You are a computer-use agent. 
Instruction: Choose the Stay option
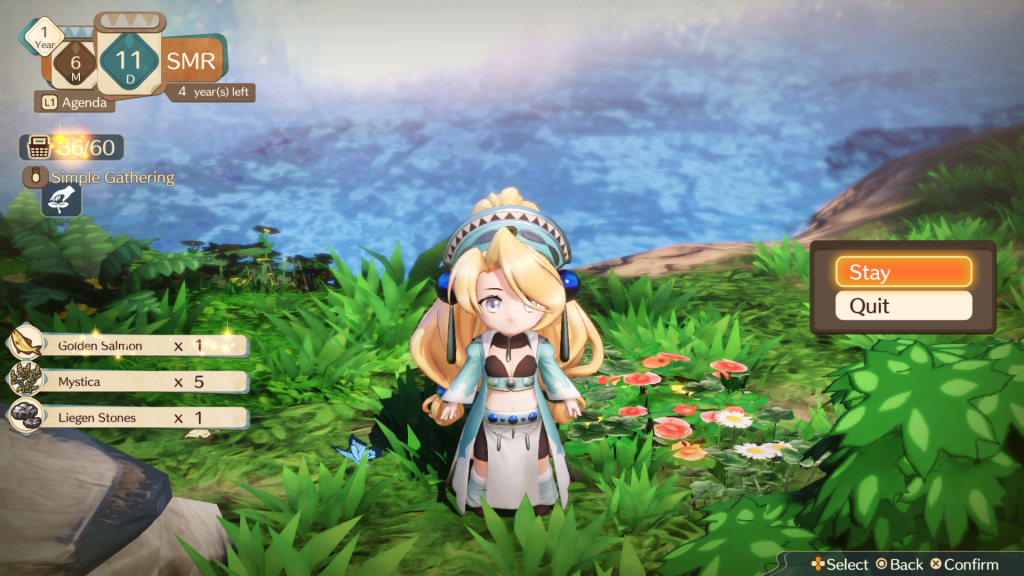pos(903,272)
